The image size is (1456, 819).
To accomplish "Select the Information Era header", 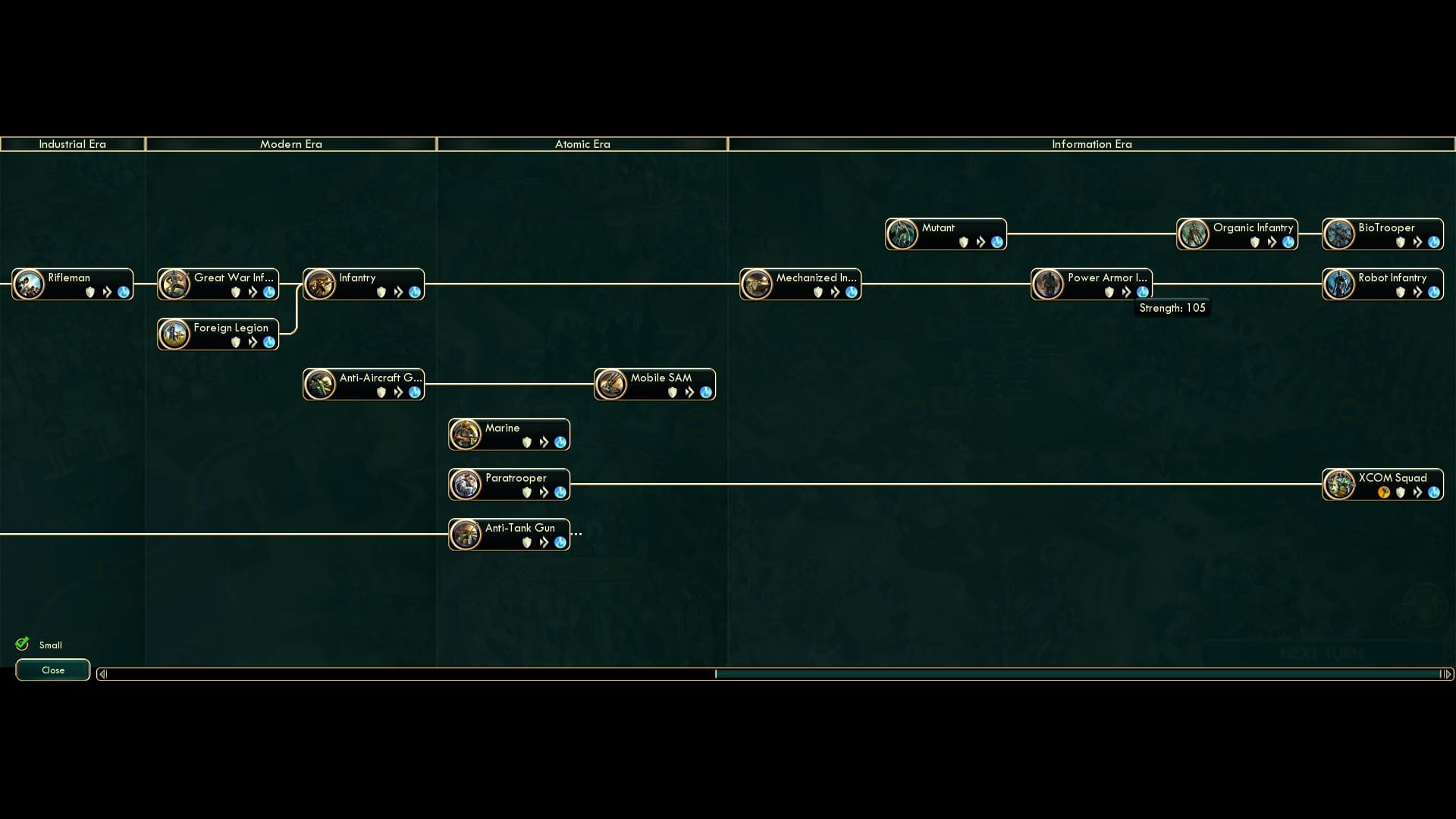I will click(x=1091, y=144).
